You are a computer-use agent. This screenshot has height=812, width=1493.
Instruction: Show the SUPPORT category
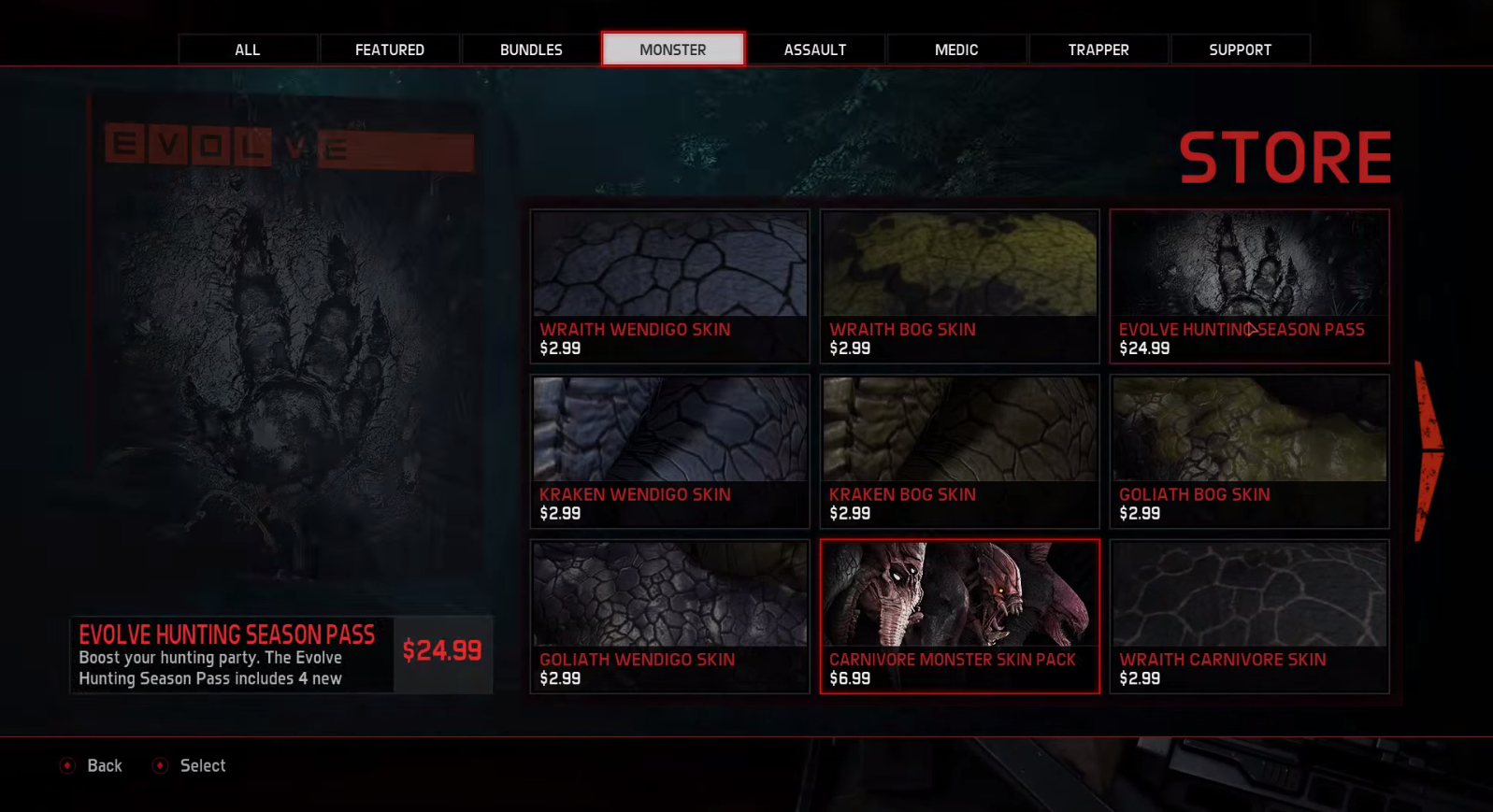(1240, 50)
